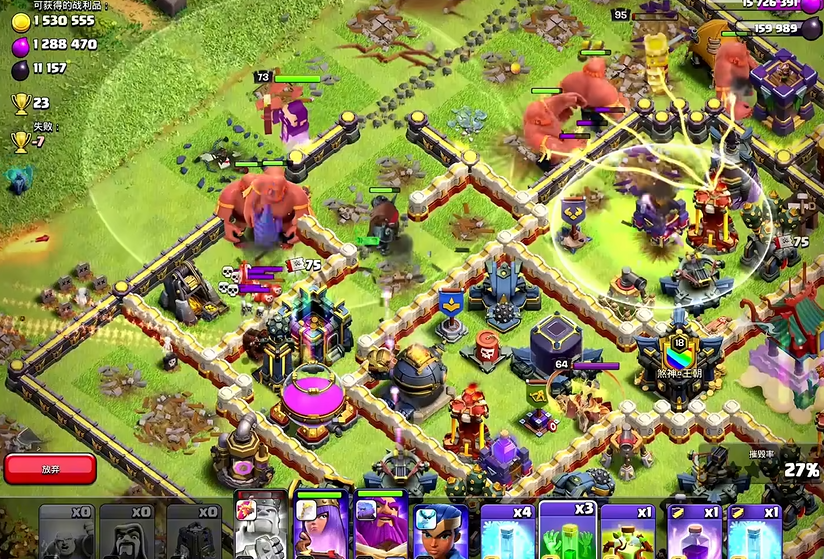
Task: Tap the depleted Golem troop slot
Action: pos(69,532)
